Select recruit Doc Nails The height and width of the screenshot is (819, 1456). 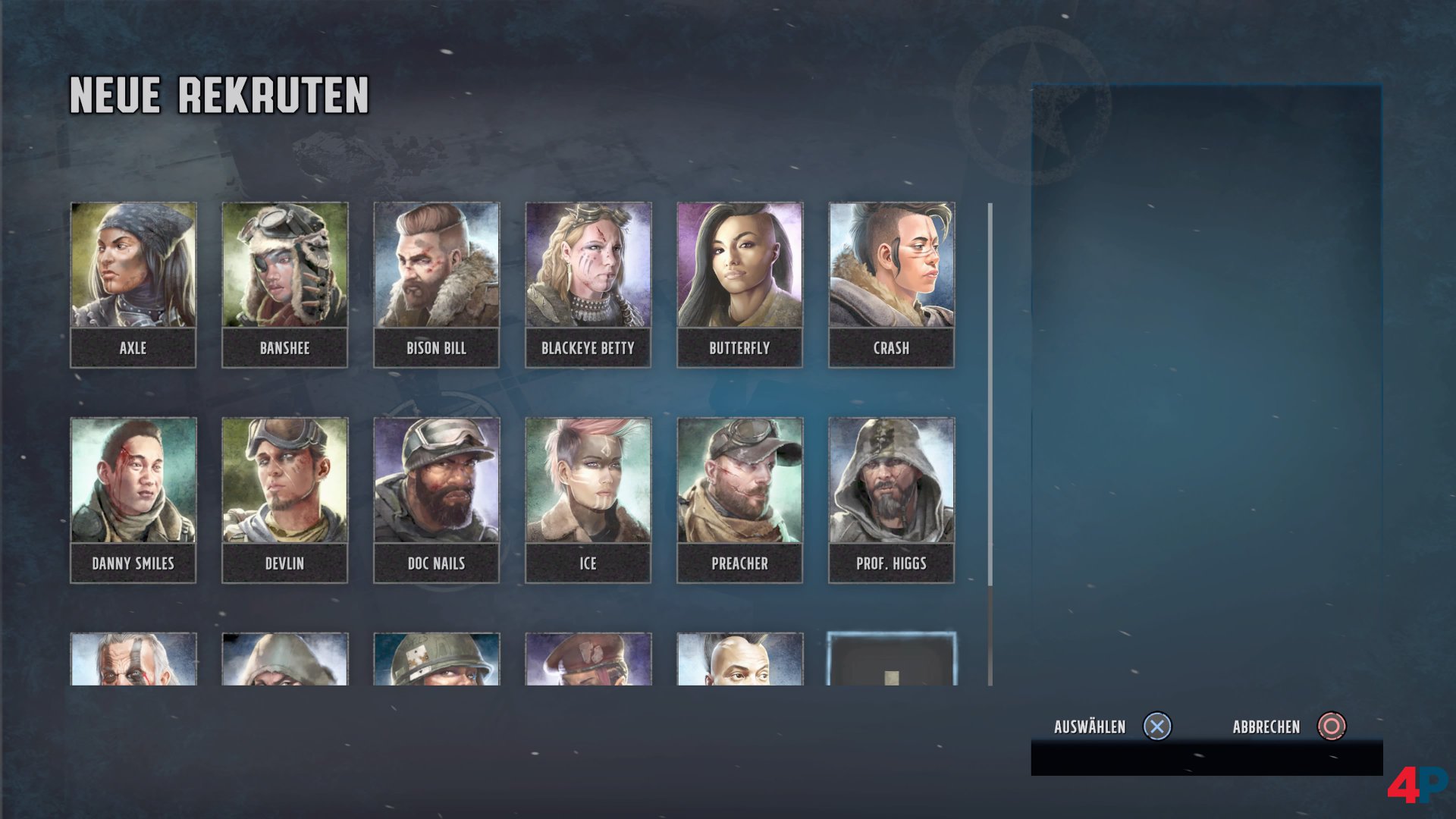click(x=436, y=500)
